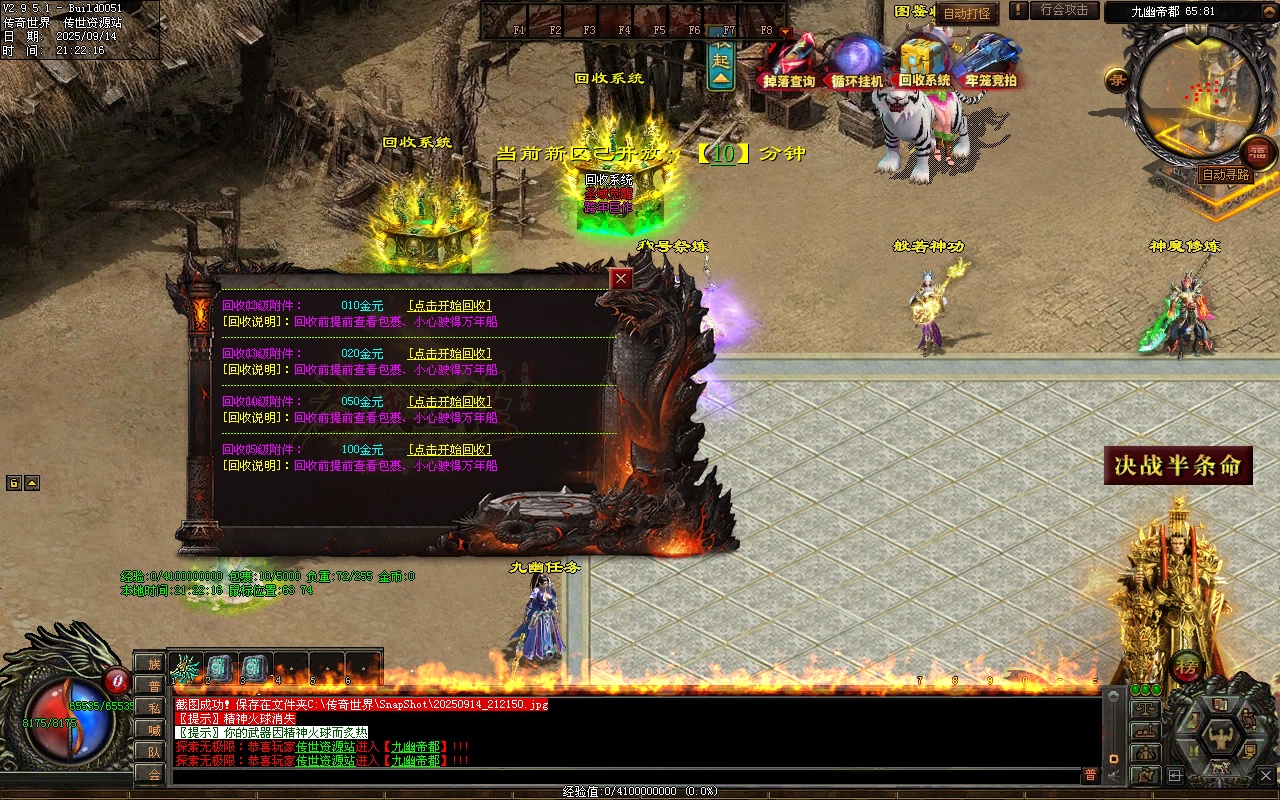Switch chat channel to 私 private
The width and height of the screenshot is (1280, 800).
point(152,707)
